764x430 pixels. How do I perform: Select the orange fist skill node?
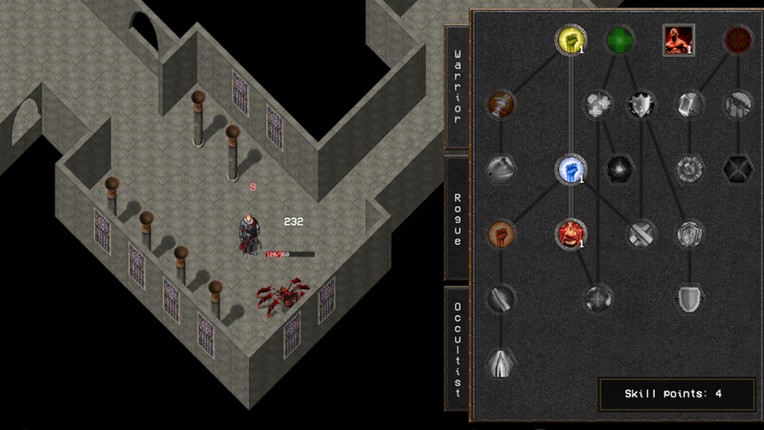tap(501, 234)
